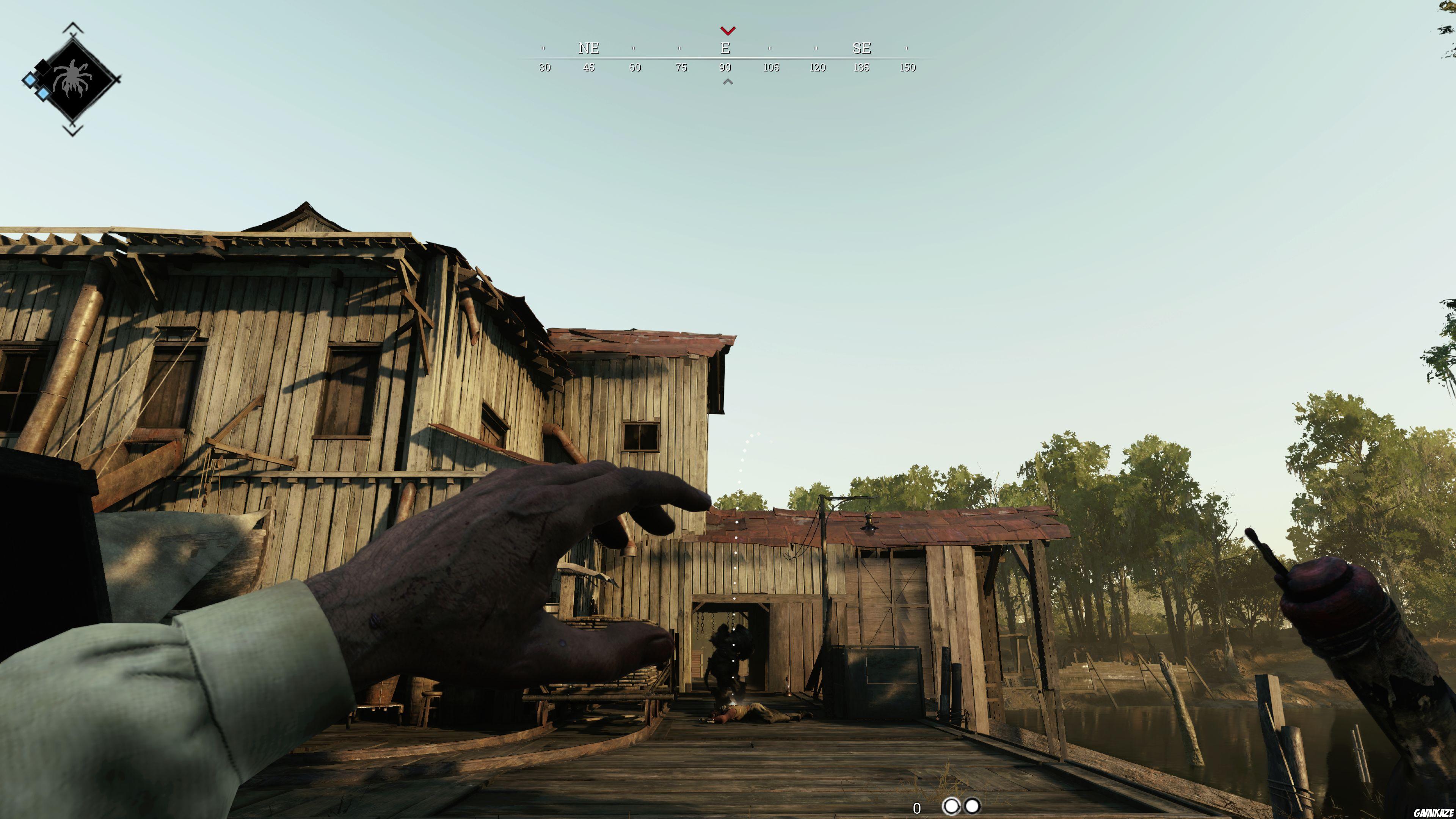Select the SE label on the compass

861,50
